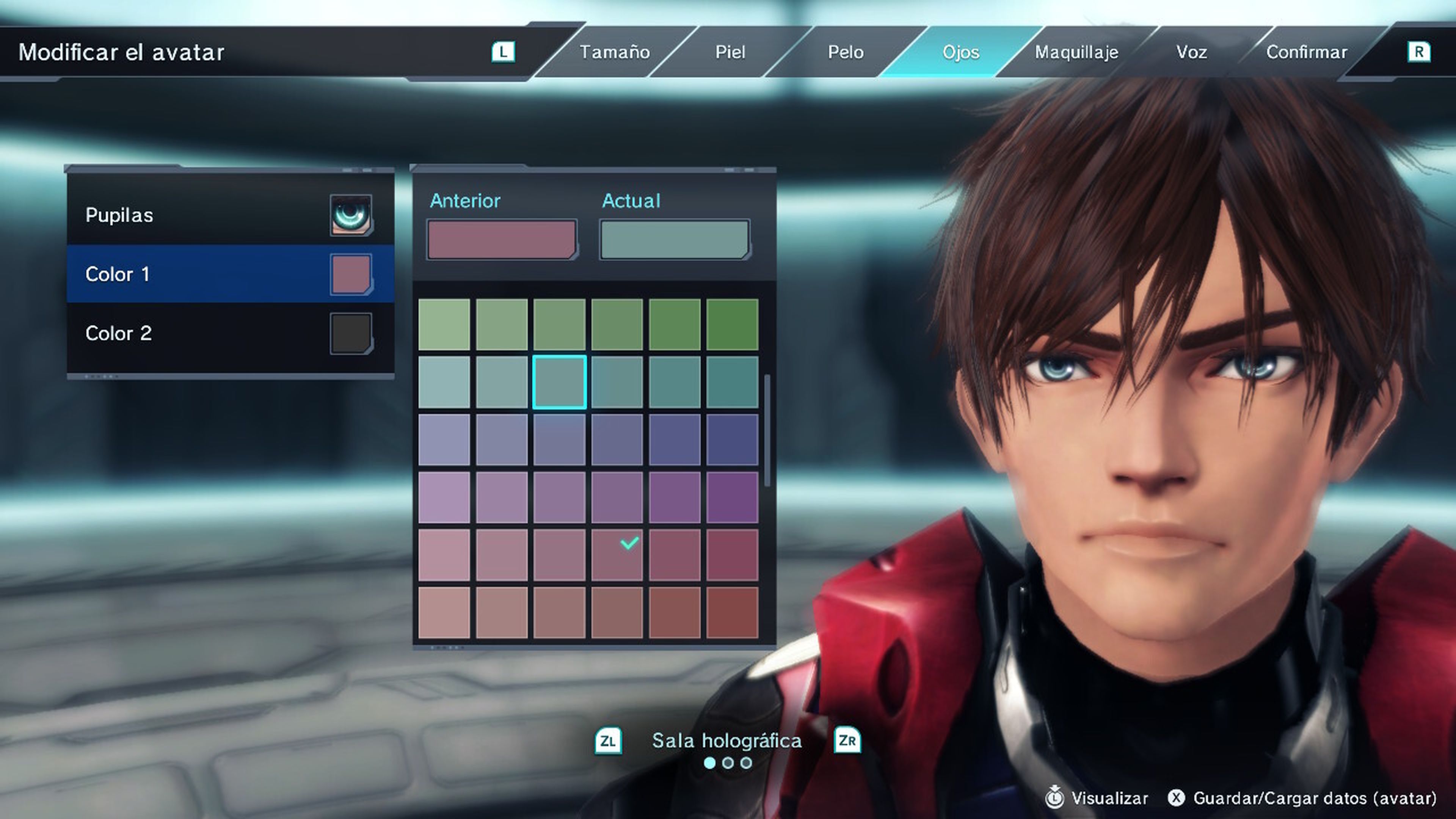Click the eye preview icon beside Pupilas
This screenshot has height=819, width=1456.
(x=351, y=215)
